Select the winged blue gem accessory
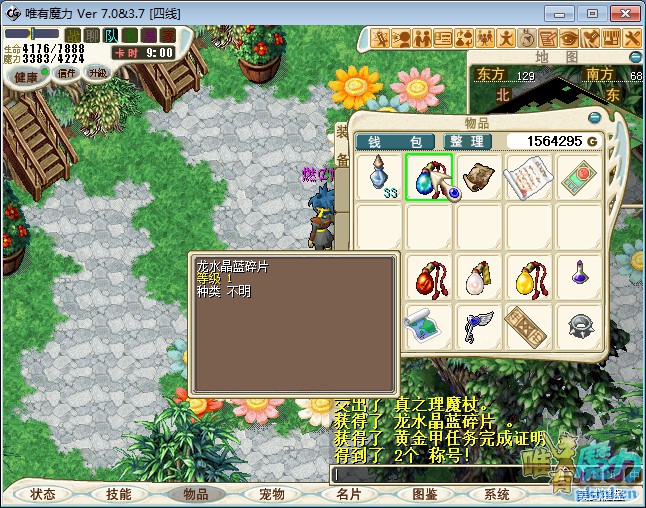This screenshot has height=508, width=646. pos(479,326)
